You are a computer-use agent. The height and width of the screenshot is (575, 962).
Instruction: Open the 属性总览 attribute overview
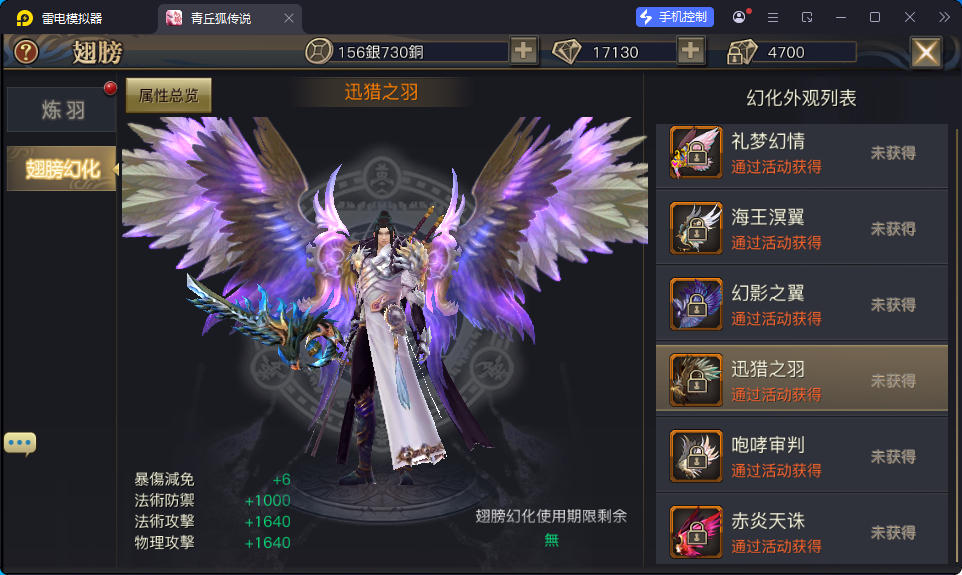click(x=168, y=96)
